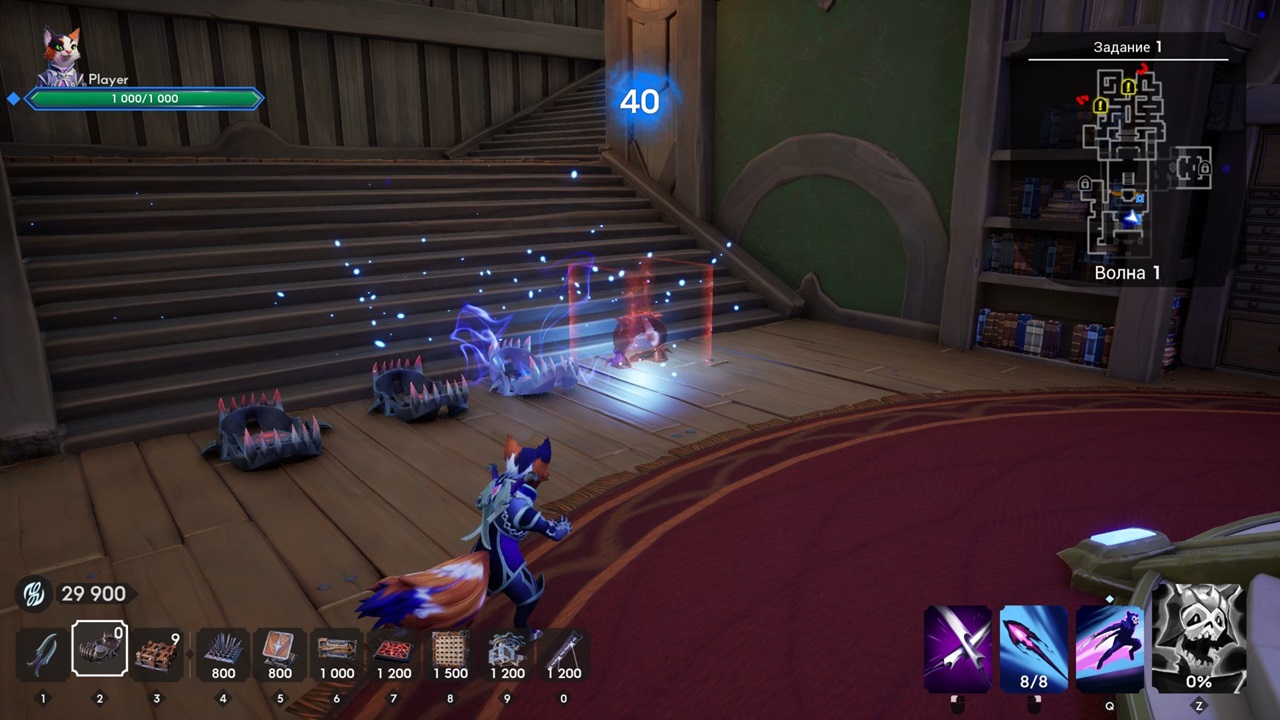Activate the skull ultimate ability at 0%
Screen dimensions: 1280x720
[1199, 639]
